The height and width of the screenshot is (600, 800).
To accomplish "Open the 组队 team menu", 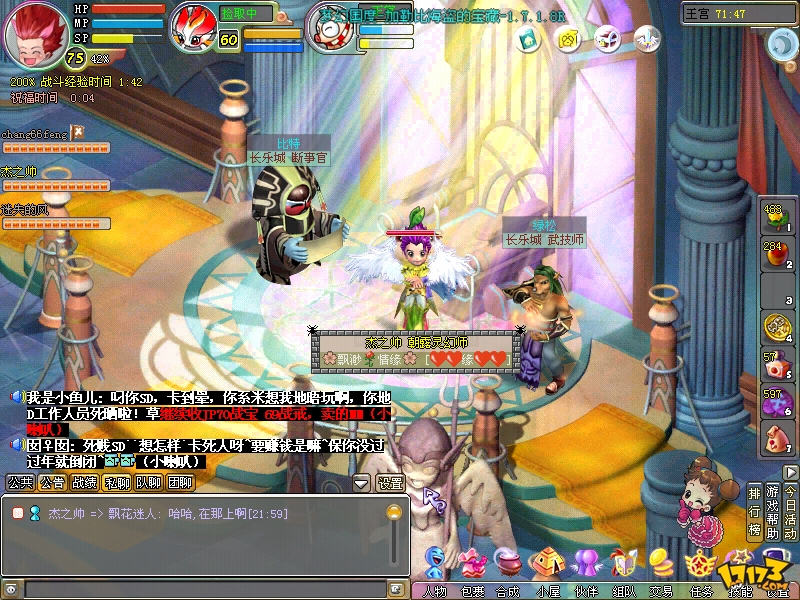I will [622, 567].
